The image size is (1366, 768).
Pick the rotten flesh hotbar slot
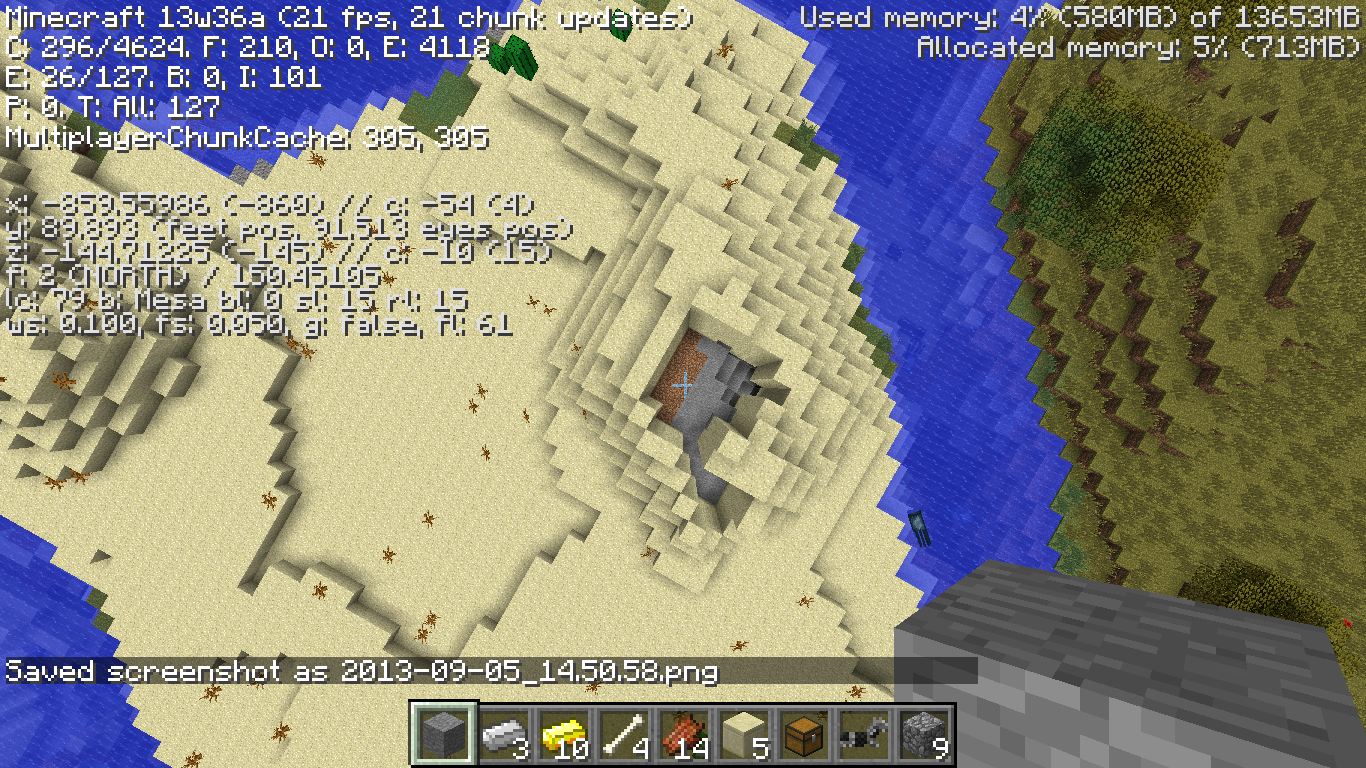point(682,735)
